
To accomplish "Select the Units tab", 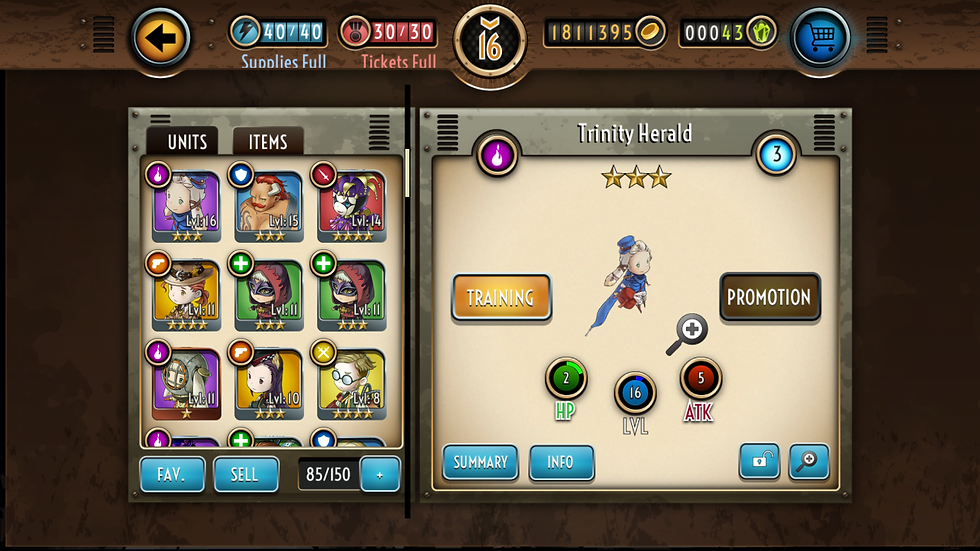I will [187, 142].
